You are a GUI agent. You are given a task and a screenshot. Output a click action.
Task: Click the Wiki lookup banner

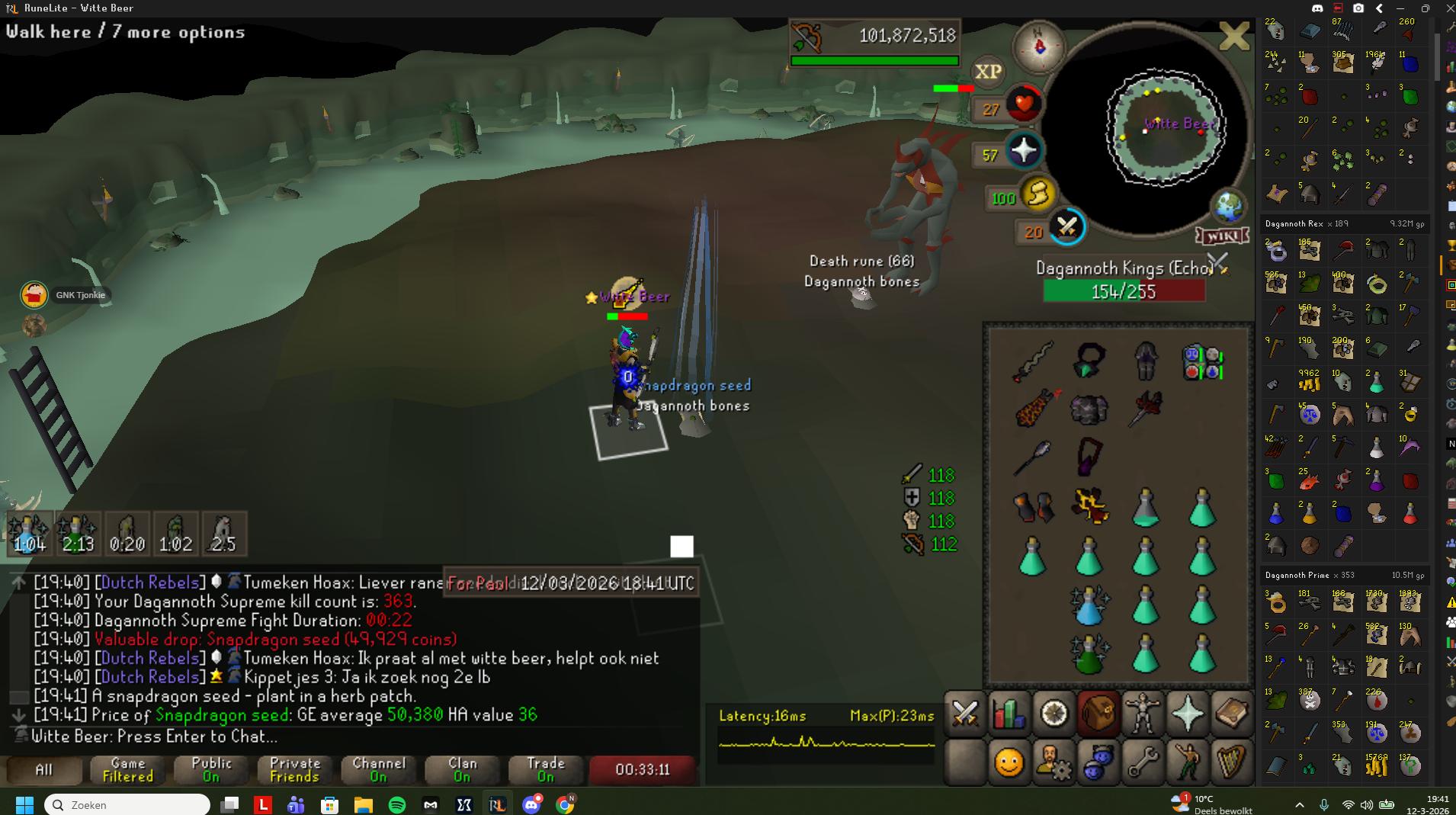click(x=1223, y=236)
